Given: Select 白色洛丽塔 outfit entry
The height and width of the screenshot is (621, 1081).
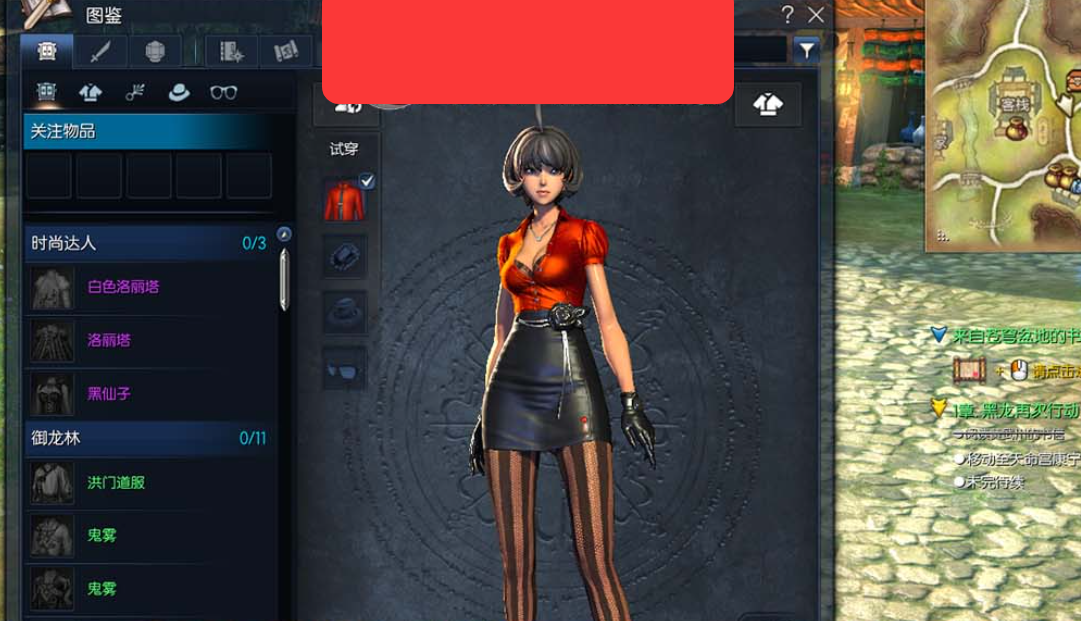Looking at the screenshot, I should (123, 287).
